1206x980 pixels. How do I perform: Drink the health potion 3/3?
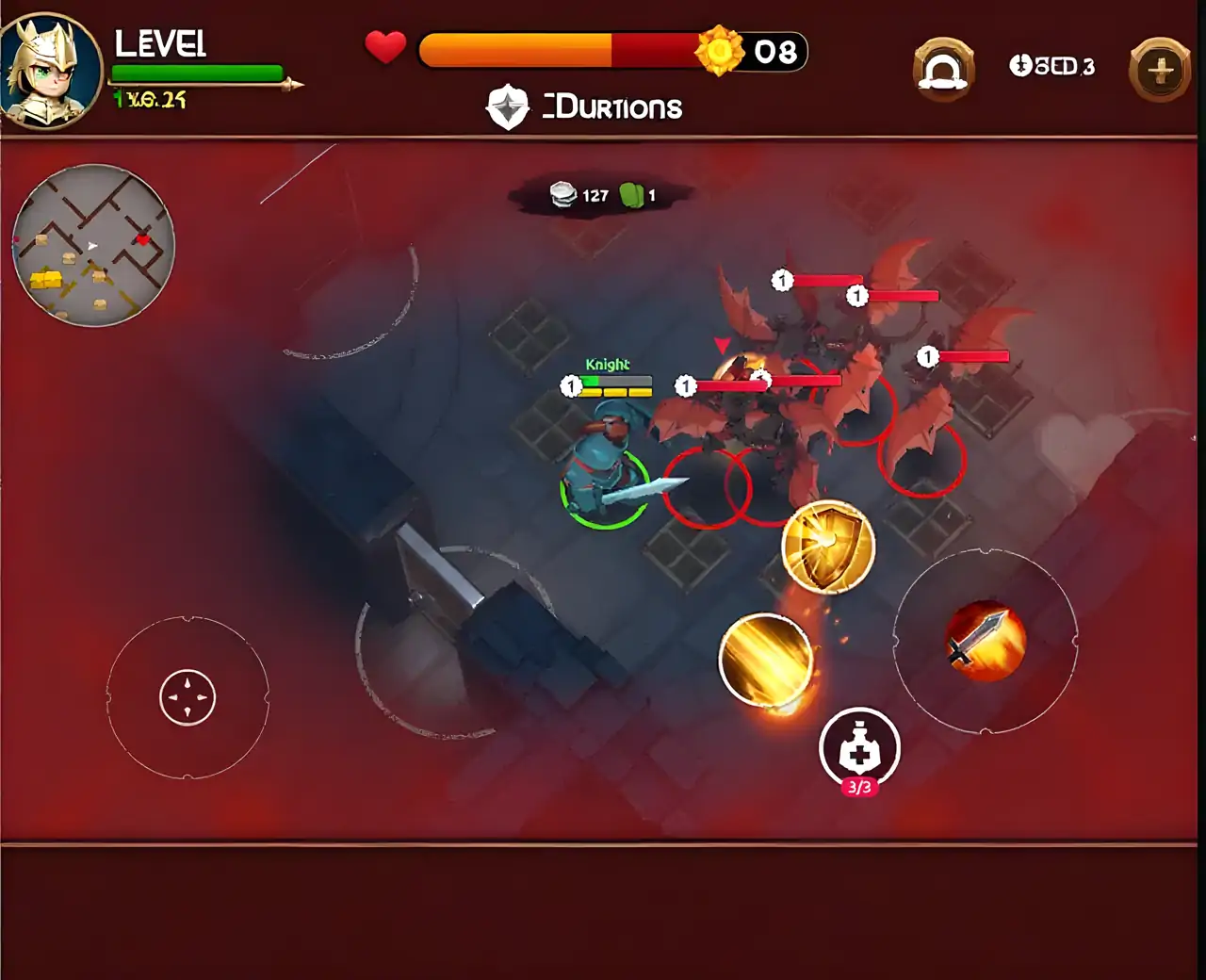(x=859, y=749)
